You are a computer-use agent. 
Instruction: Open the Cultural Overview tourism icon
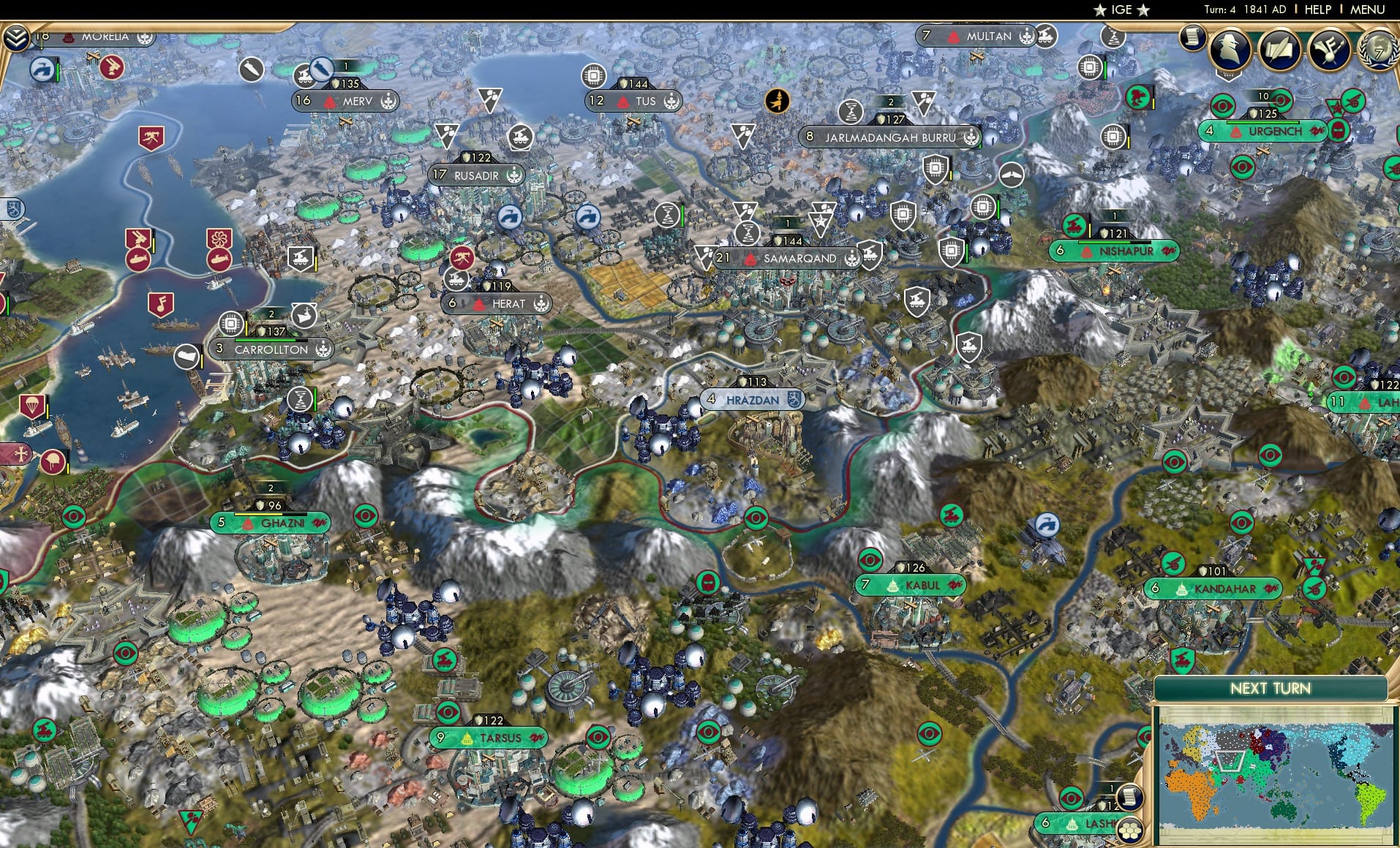click(x=1333, y=50)
